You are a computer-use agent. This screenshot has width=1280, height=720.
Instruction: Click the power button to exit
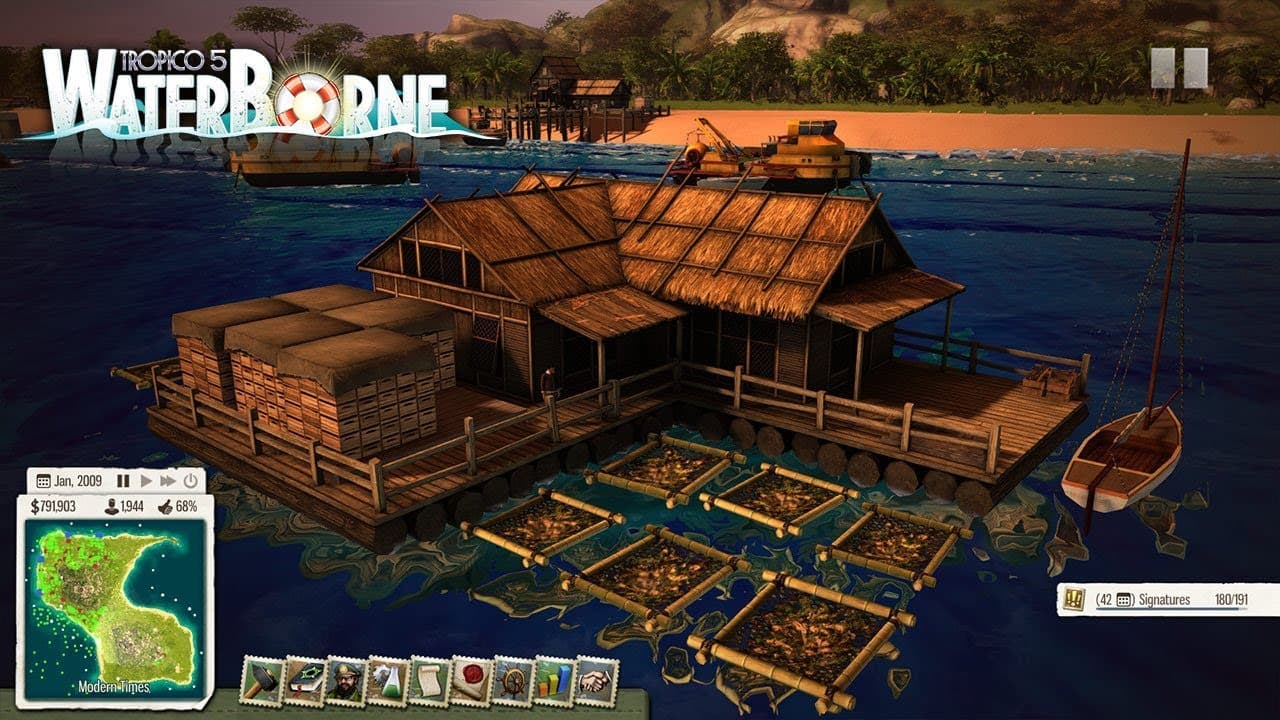[x=190, y=481]
